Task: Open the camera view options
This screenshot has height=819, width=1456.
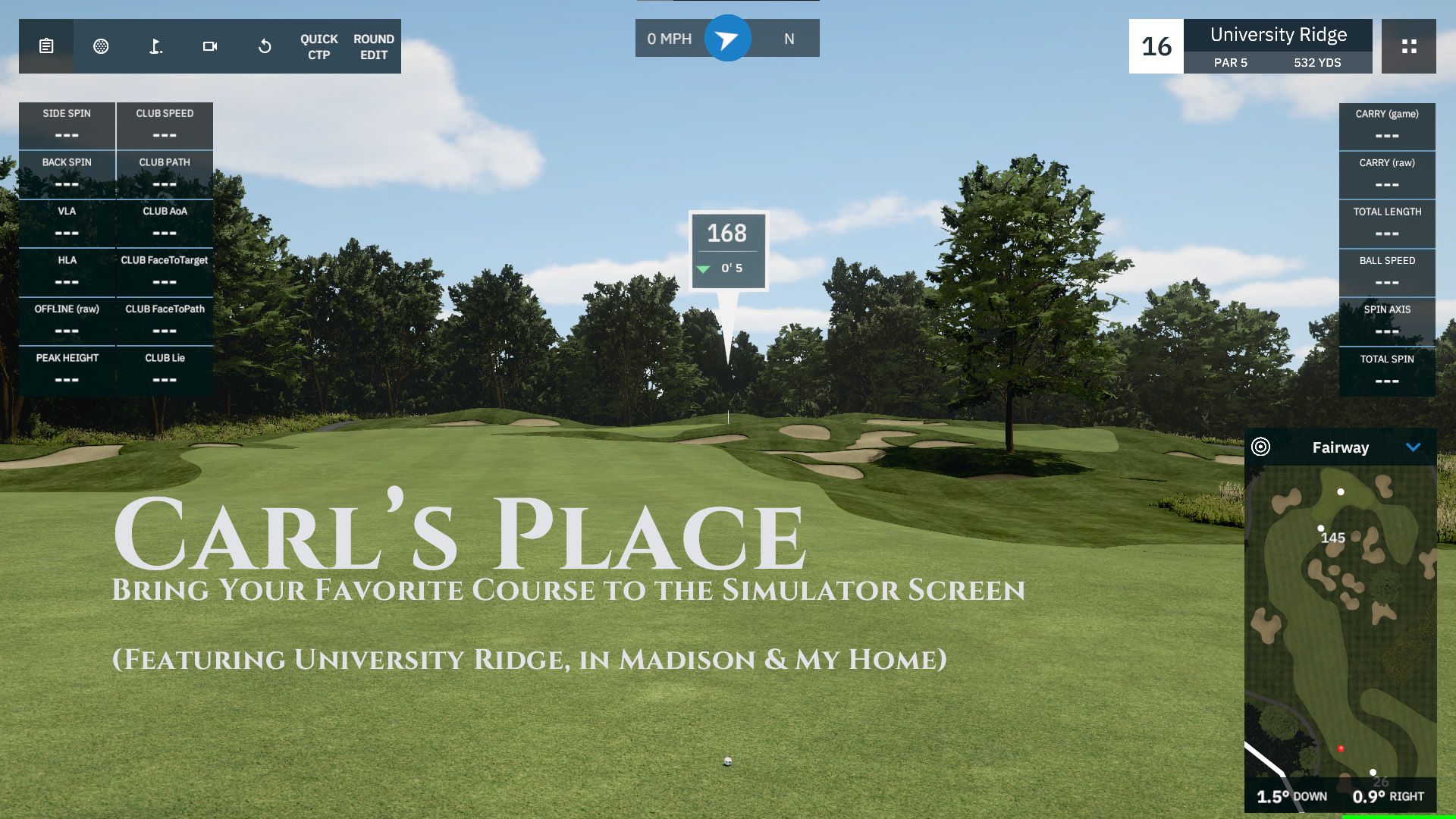Action: (x=210, y=46)
